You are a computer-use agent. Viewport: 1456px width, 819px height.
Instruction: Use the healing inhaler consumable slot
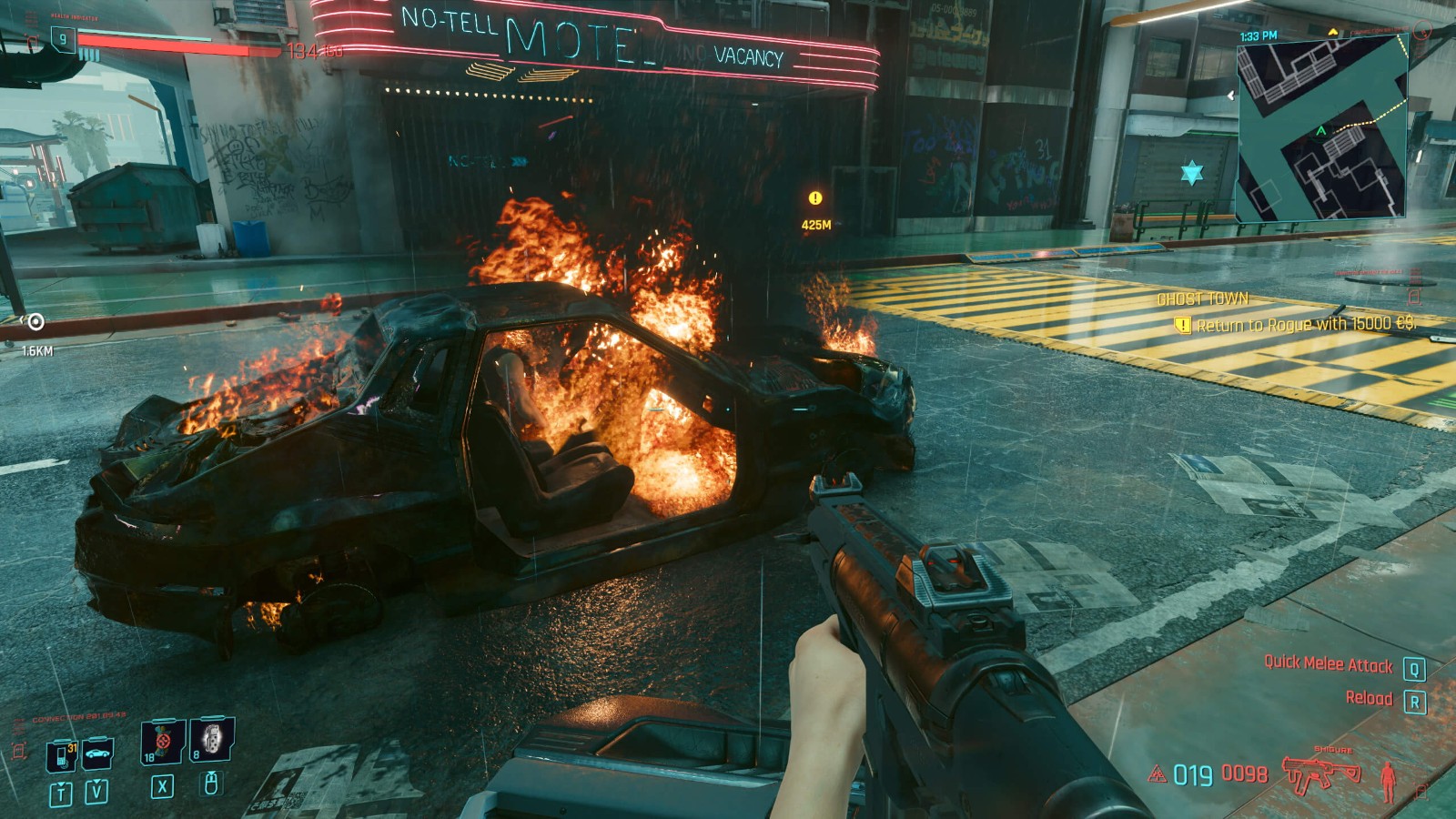pos(163,742)
